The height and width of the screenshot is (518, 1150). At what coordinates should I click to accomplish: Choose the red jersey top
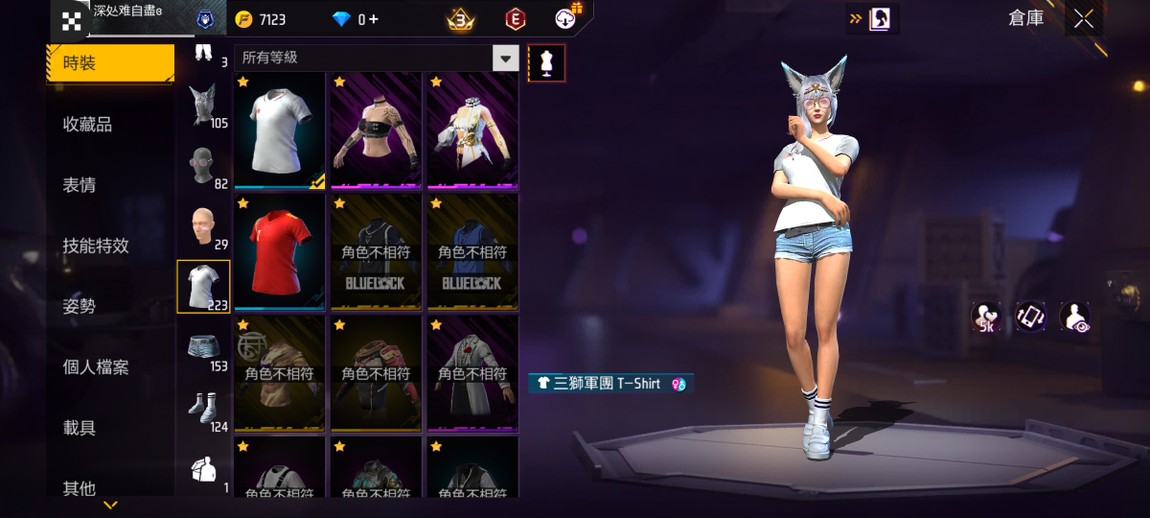(280, 250)
